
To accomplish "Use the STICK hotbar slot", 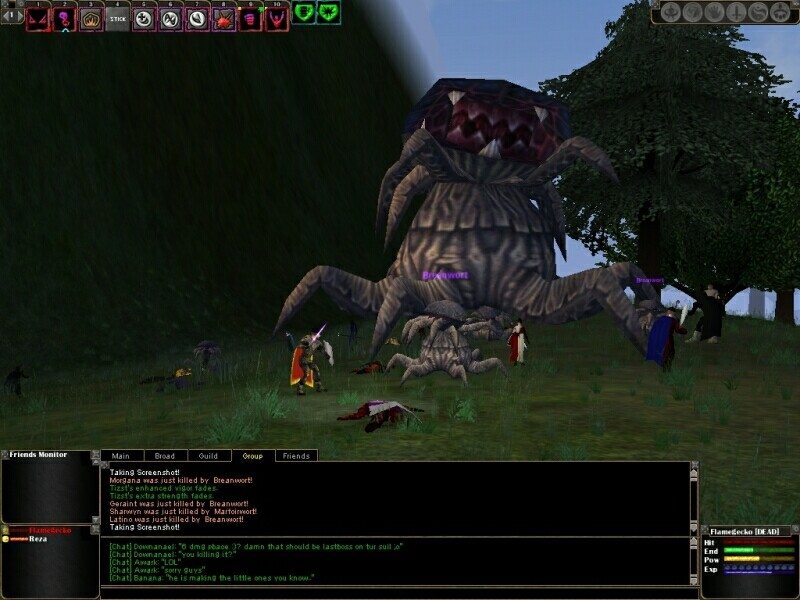I will click(118, 18).
